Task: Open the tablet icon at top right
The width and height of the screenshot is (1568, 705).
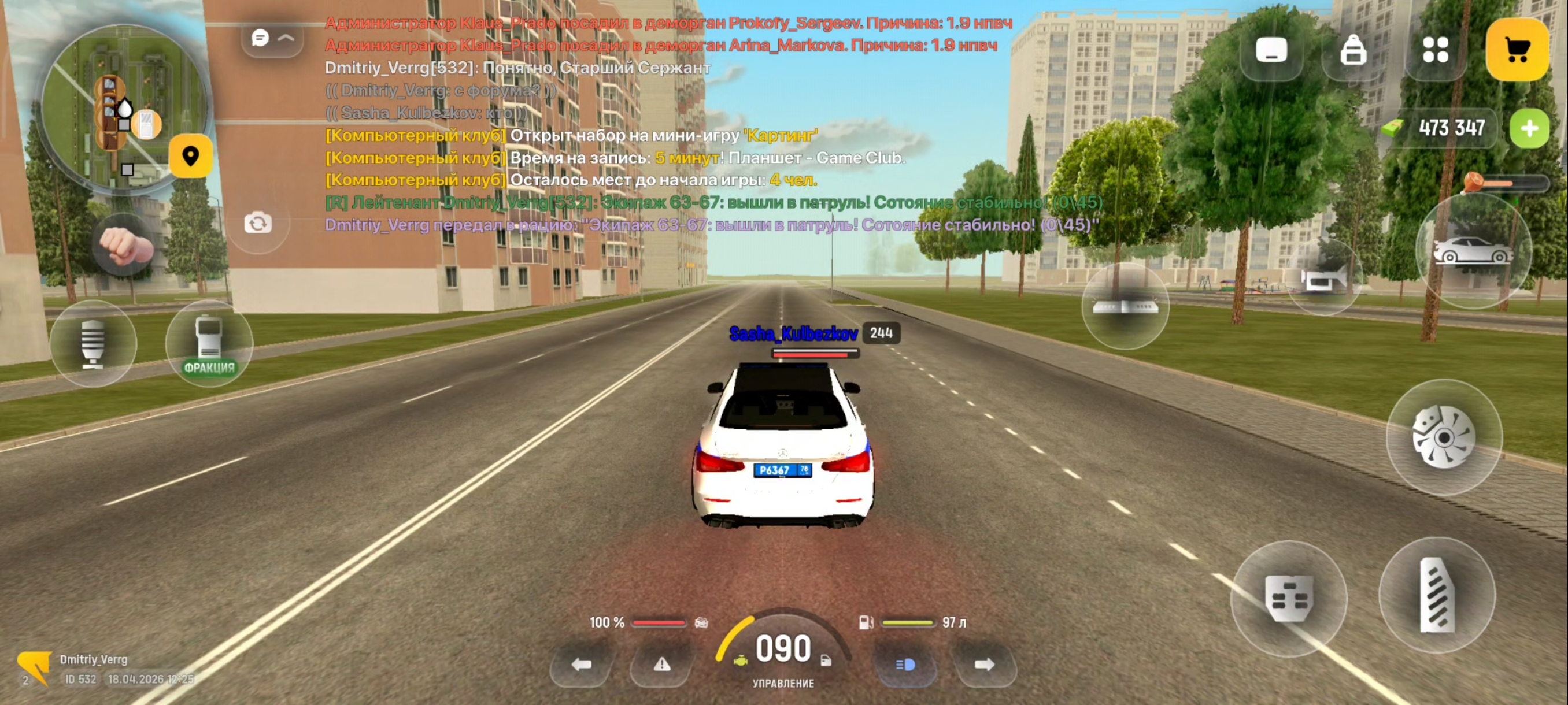Action: (1271, 50)
